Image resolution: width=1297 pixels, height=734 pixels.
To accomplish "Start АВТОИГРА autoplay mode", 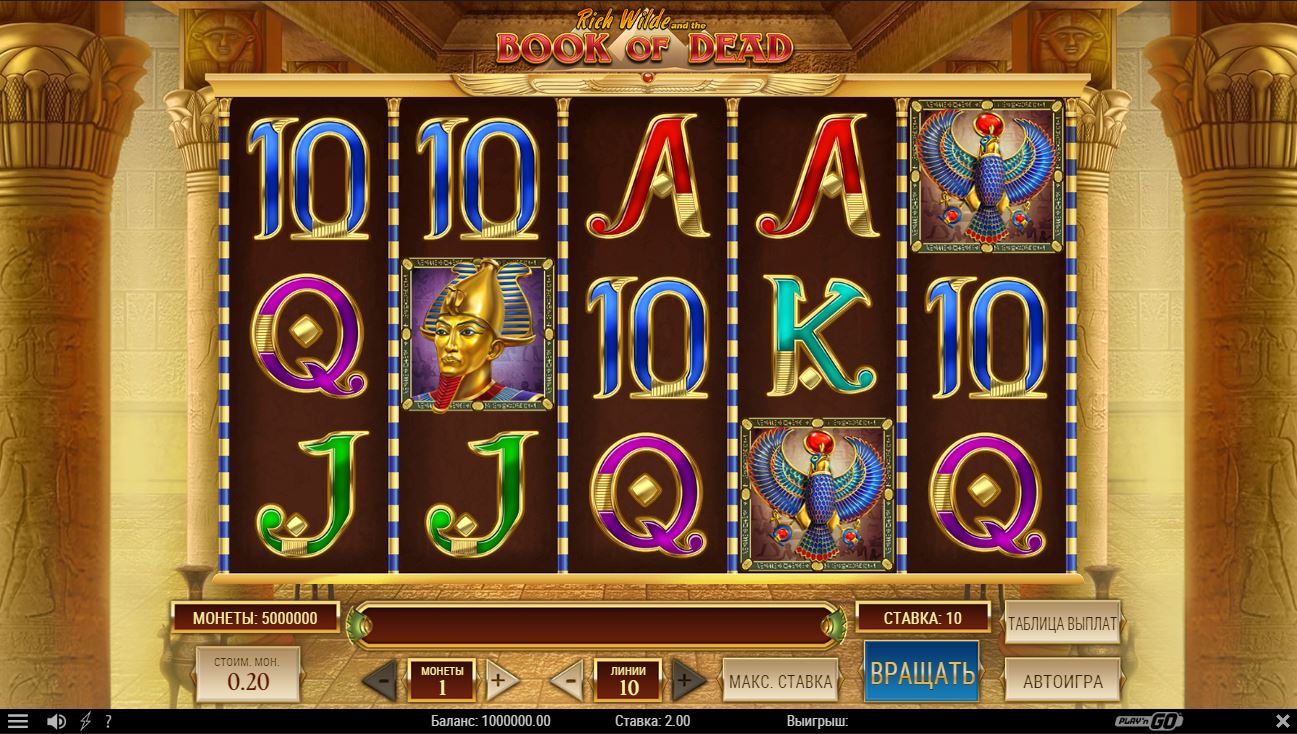I will coord(1062,681).
